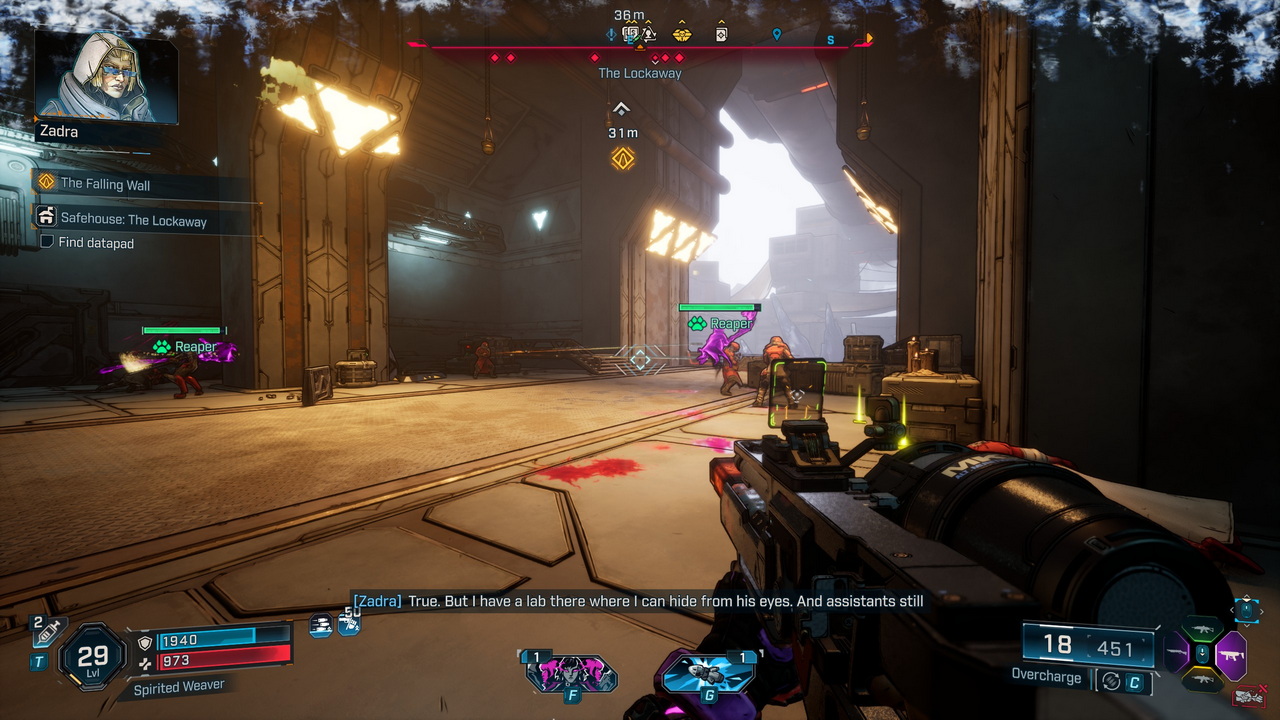Click the blue location pin on compass
Screen dimensions: 1280x720
pos(776,35)
